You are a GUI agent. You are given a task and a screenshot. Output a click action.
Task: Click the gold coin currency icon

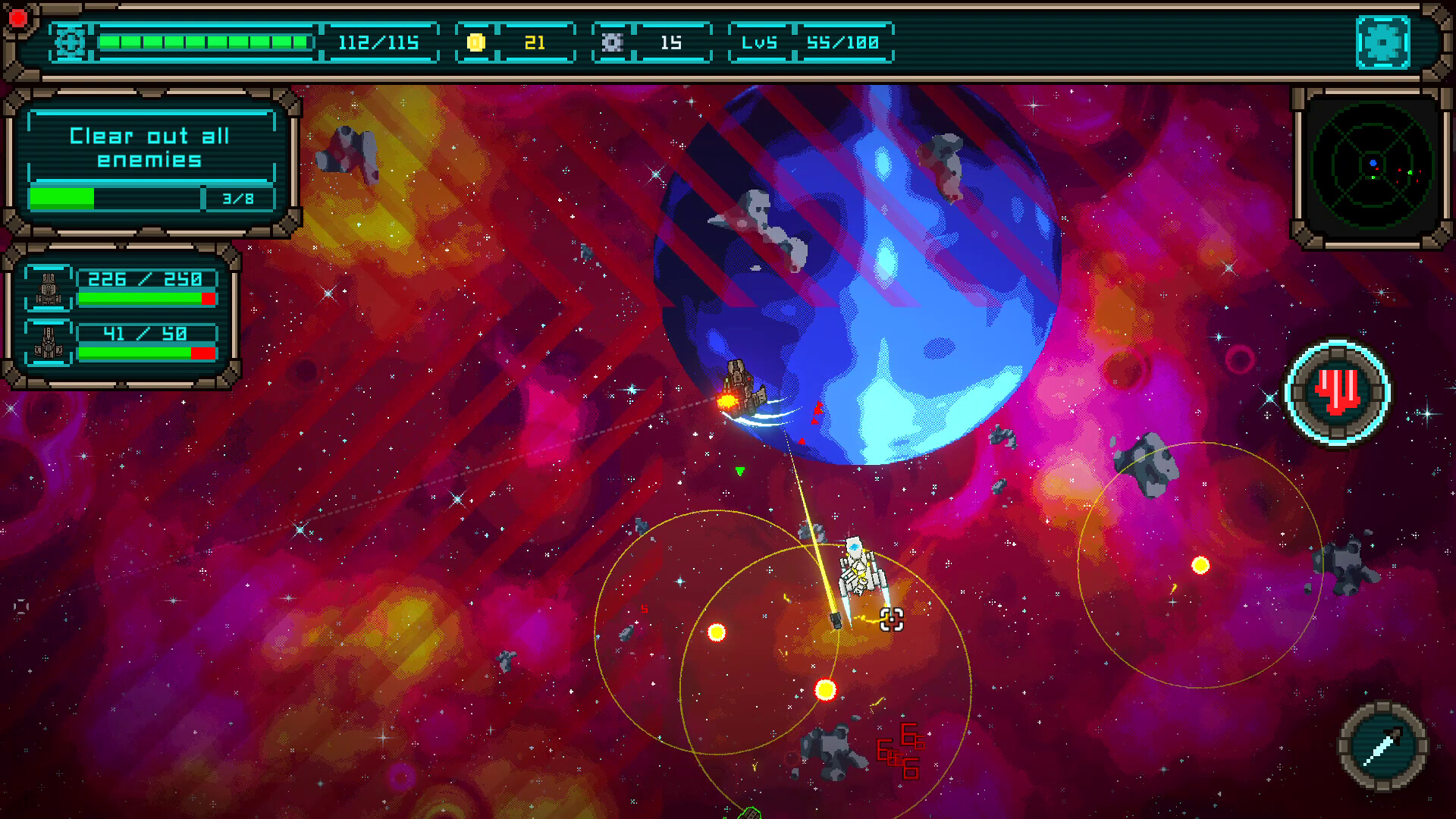pos(475,43)
